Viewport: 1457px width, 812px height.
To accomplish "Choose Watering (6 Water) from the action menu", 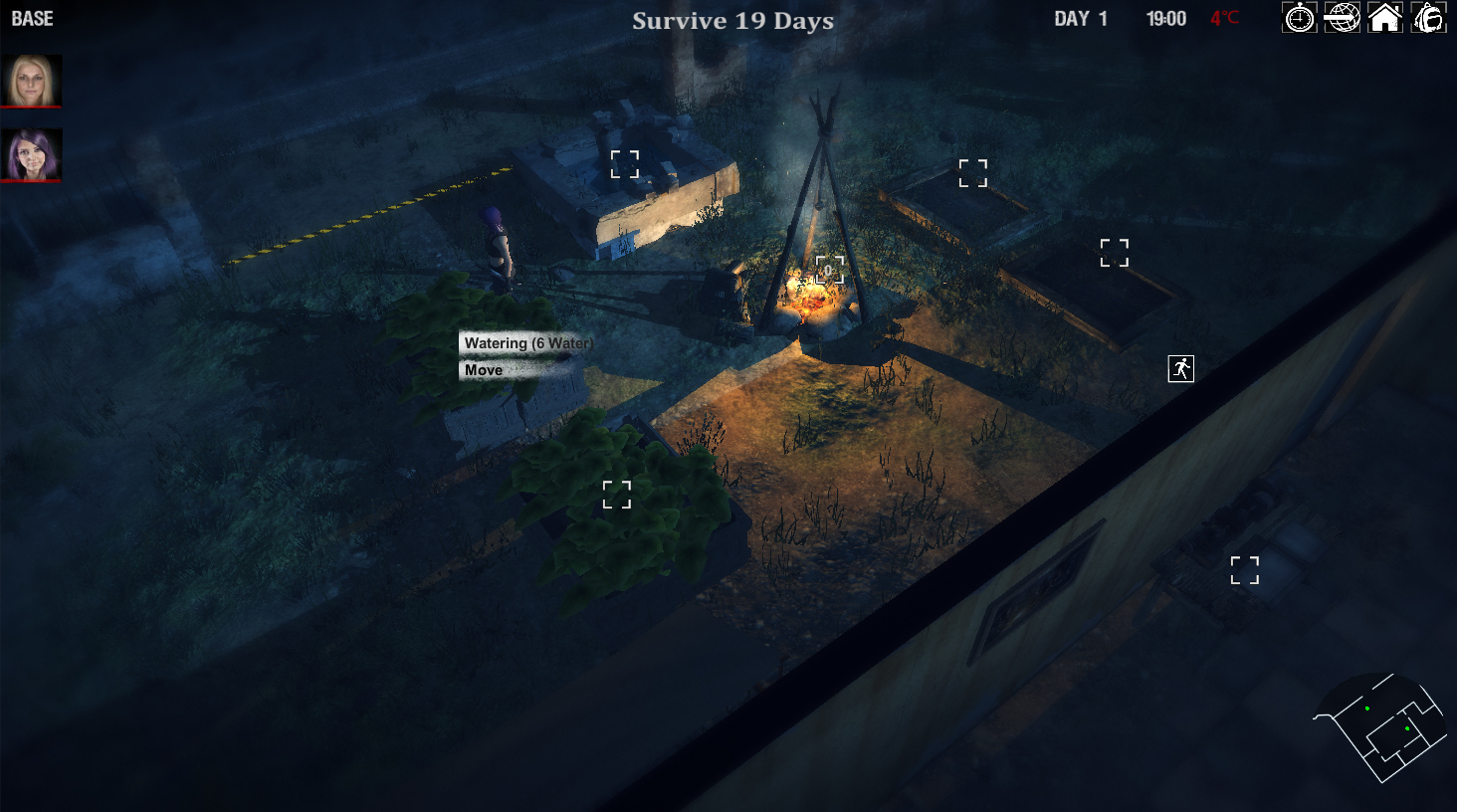I will (x=525, y=344).
